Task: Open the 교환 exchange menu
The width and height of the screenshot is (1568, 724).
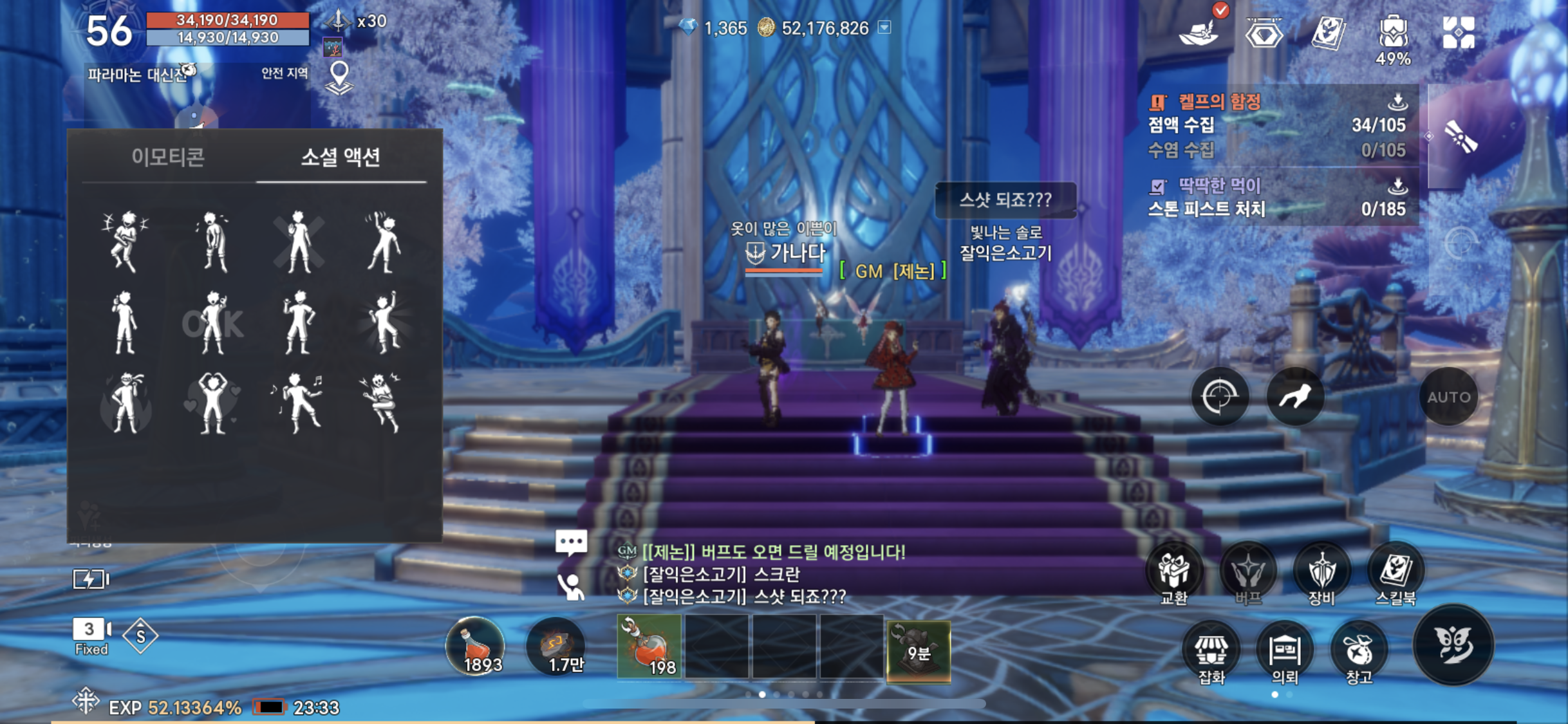Action: coord(1173,575)
